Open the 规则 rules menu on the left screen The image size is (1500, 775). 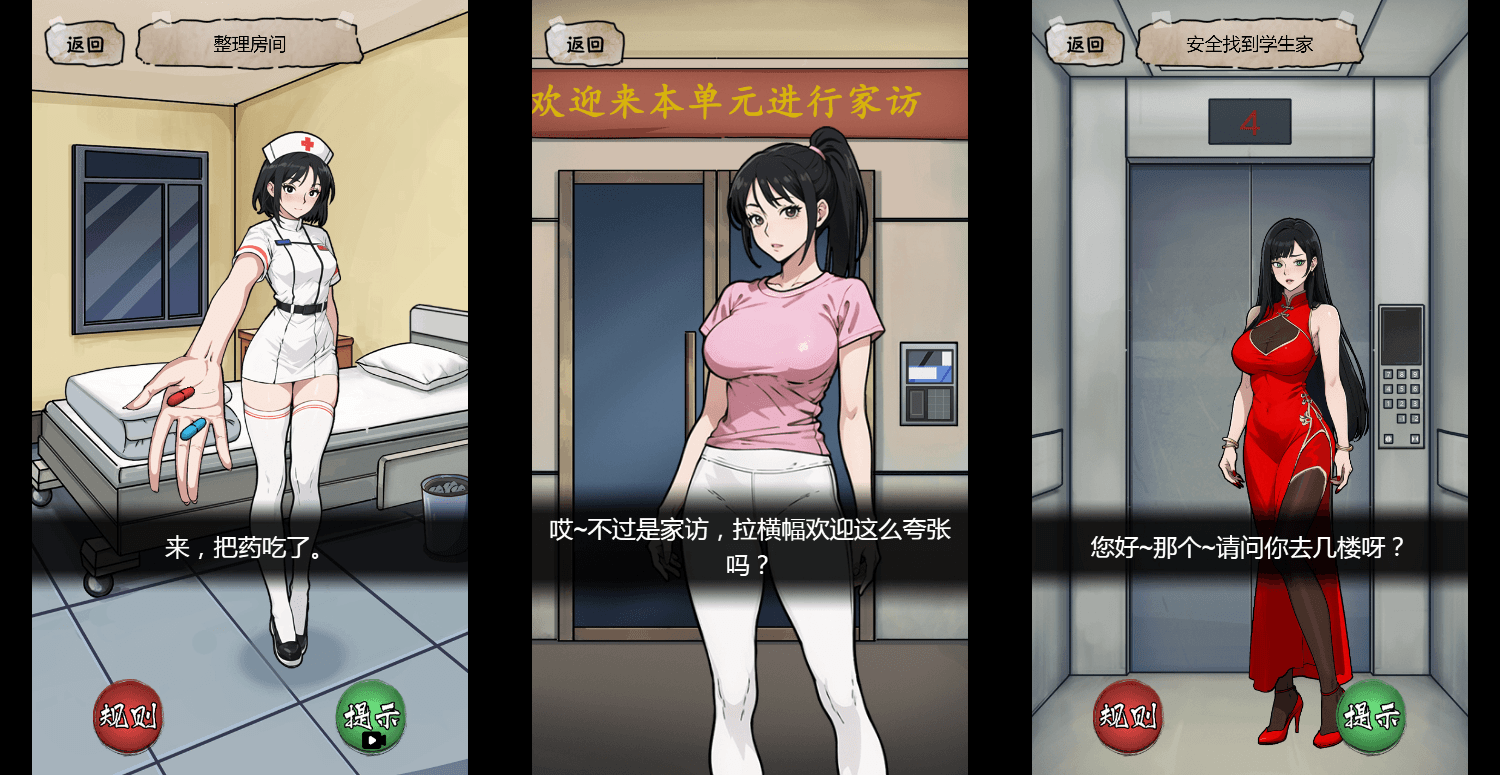click(x=127, y=718)
